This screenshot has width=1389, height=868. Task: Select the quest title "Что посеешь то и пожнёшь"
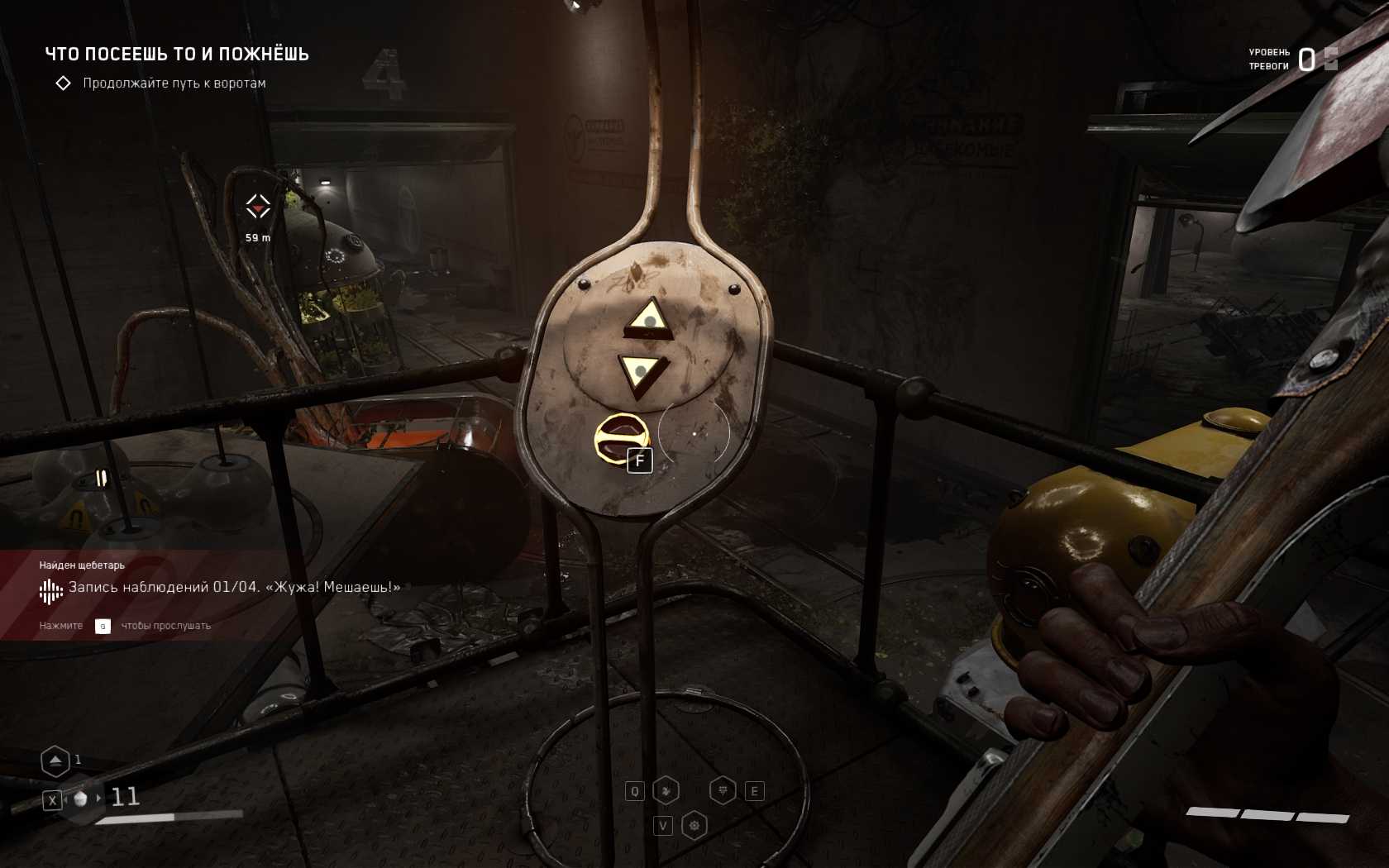pyautogui.click(x=177, y=55)
